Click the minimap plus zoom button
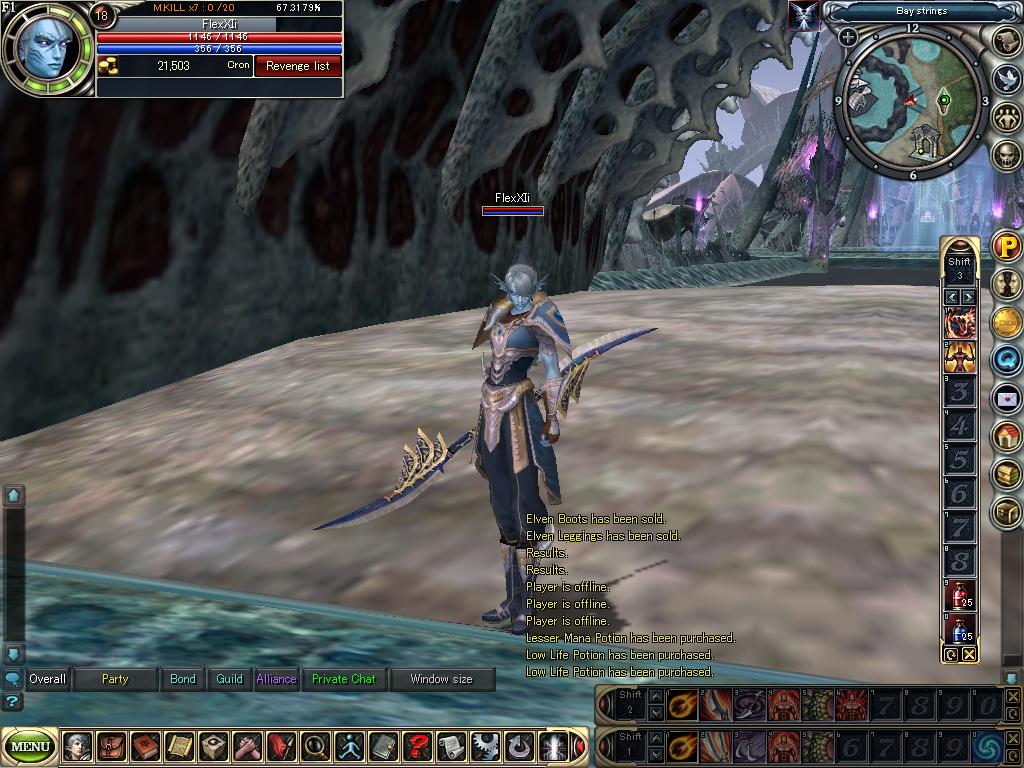The height and width of the screenshot is (768, 1024). (848, 38)
